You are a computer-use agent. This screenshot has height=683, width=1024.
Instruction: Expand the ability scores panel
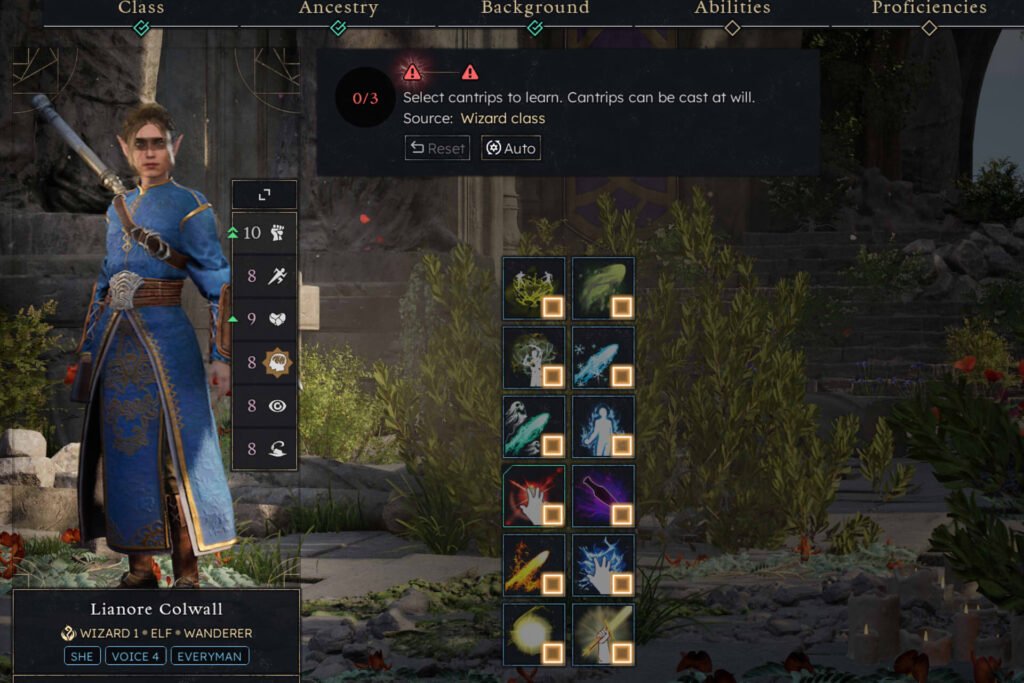point(264,195)
